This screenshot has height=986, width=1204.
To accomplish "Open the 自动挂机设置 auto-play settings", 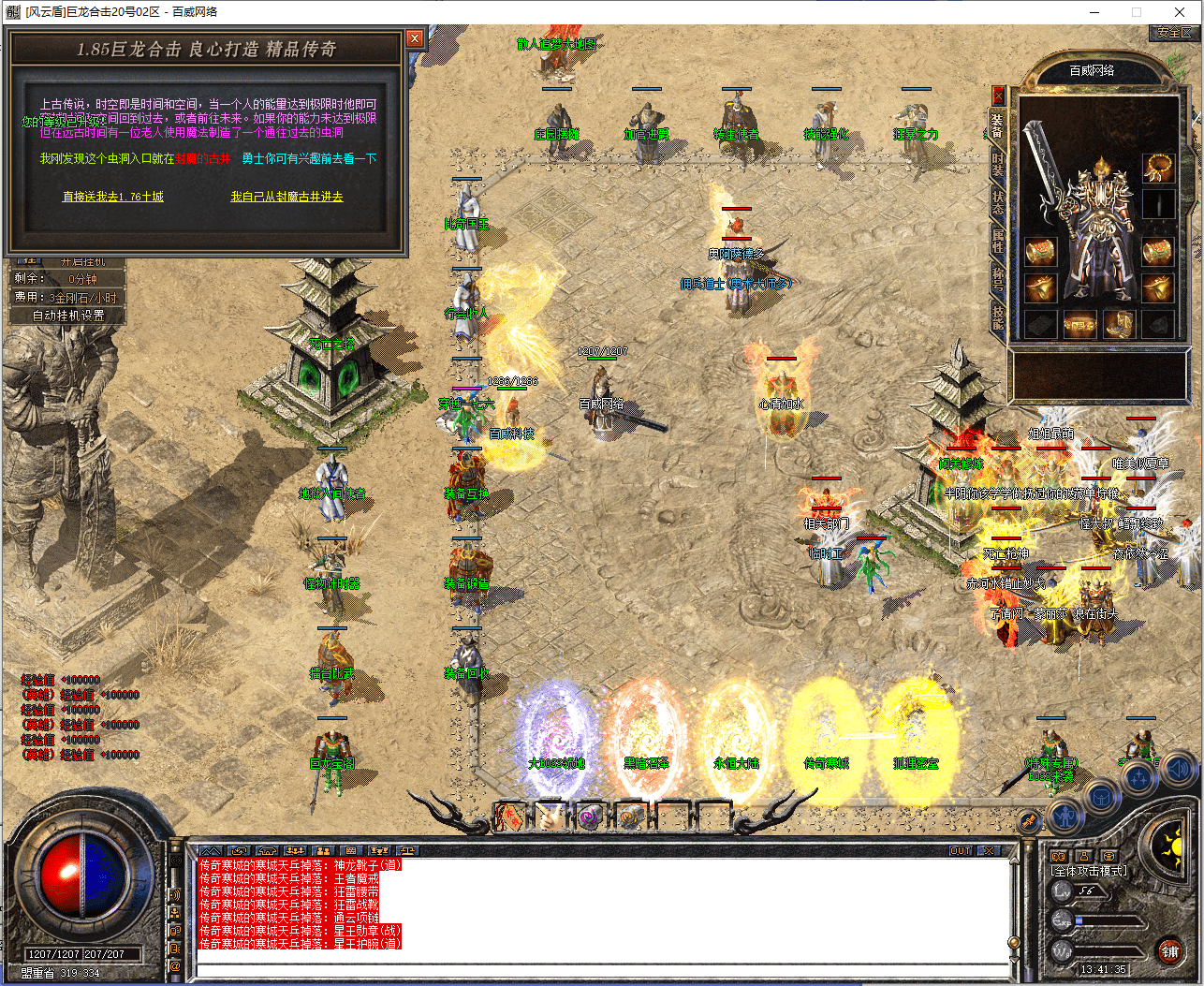I will pyautogui.click(x=68, y=316).
